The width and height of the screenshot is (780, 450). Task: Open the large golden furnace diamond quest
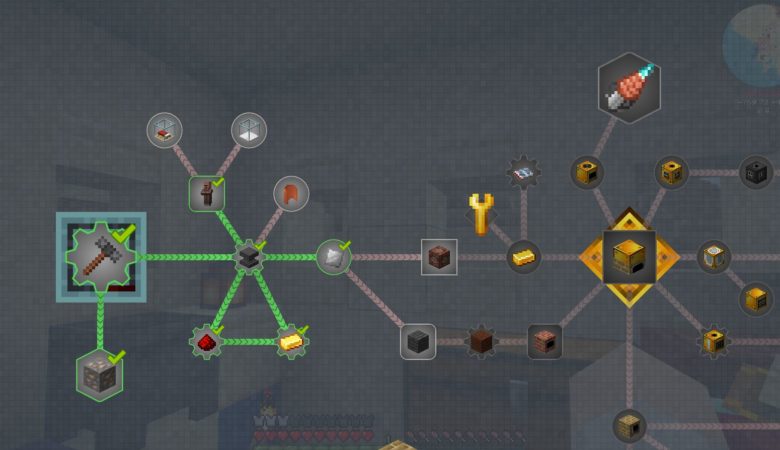coord(630,257)
